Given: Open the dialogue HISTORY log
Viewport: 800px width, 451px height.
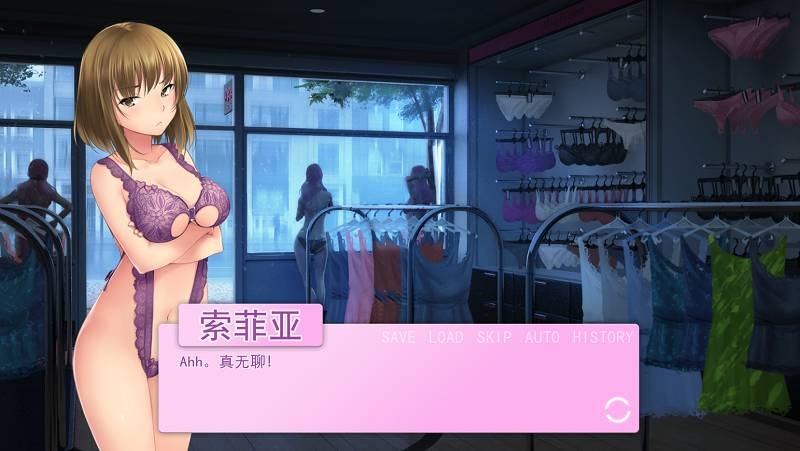Looking at the screenshot, I should [x=602, y=337].
